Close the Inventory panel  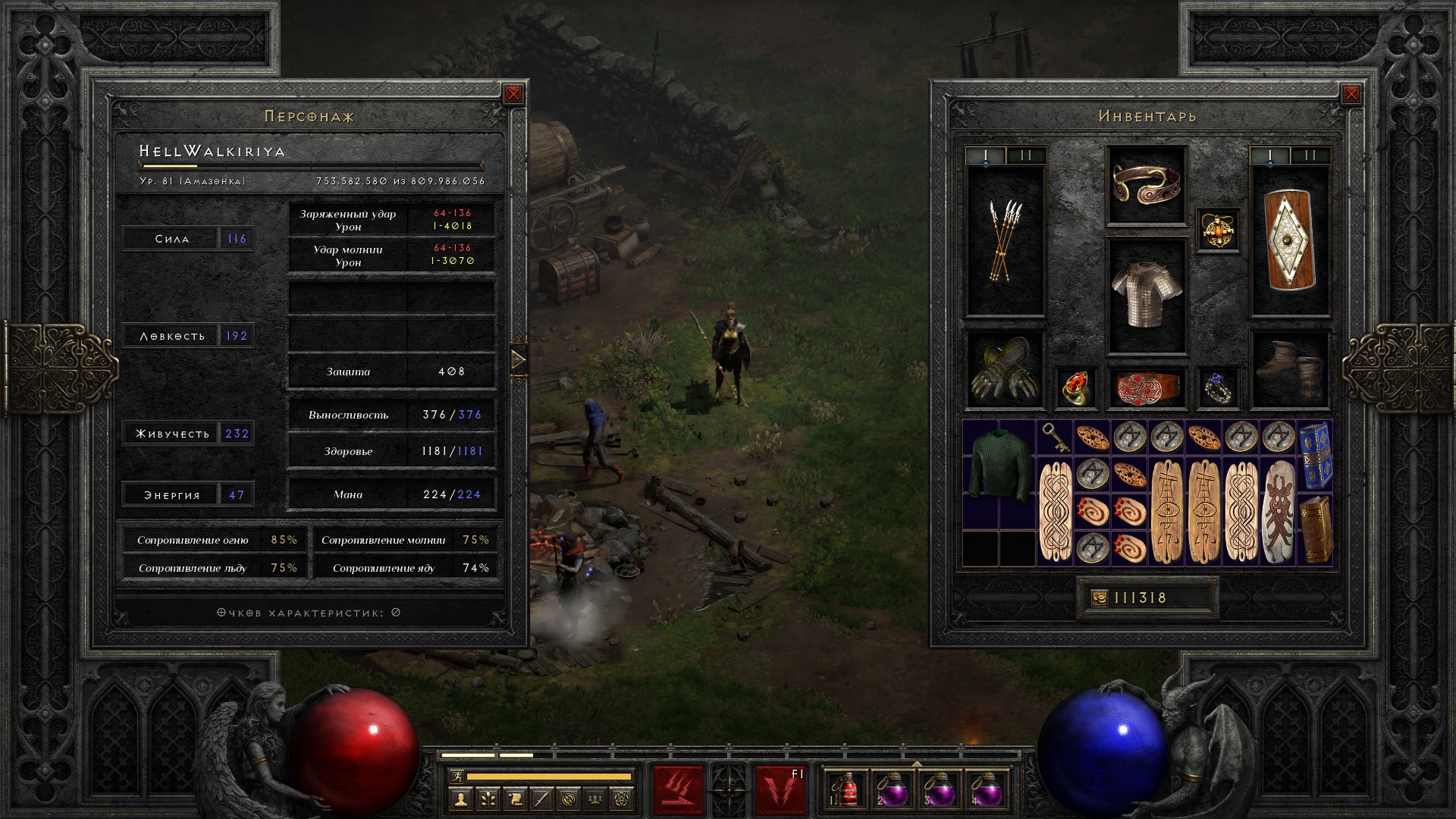1351,94
